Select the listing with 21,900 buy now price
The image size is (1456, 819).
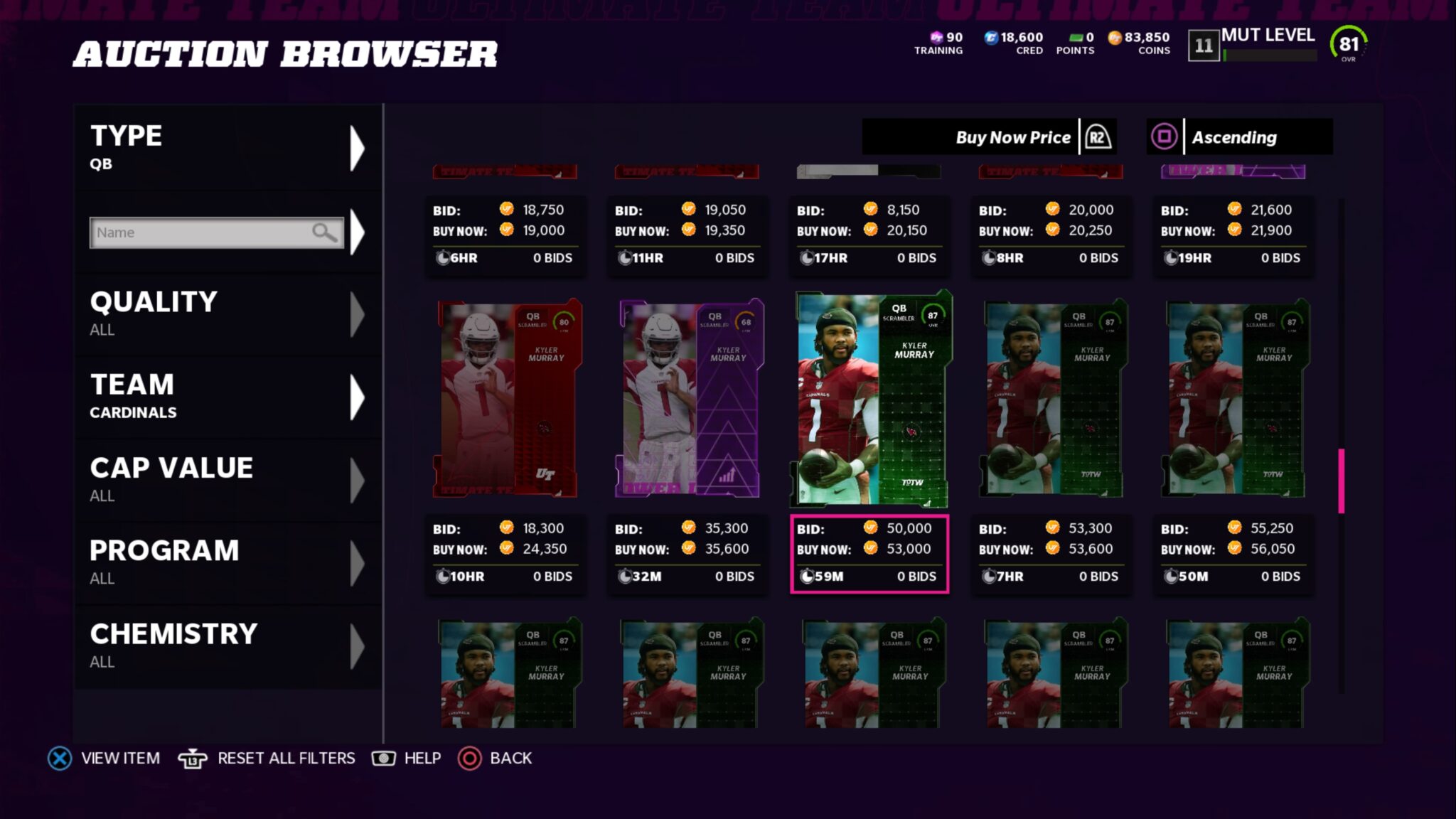pyautogui.click(x=1233, y=232)
